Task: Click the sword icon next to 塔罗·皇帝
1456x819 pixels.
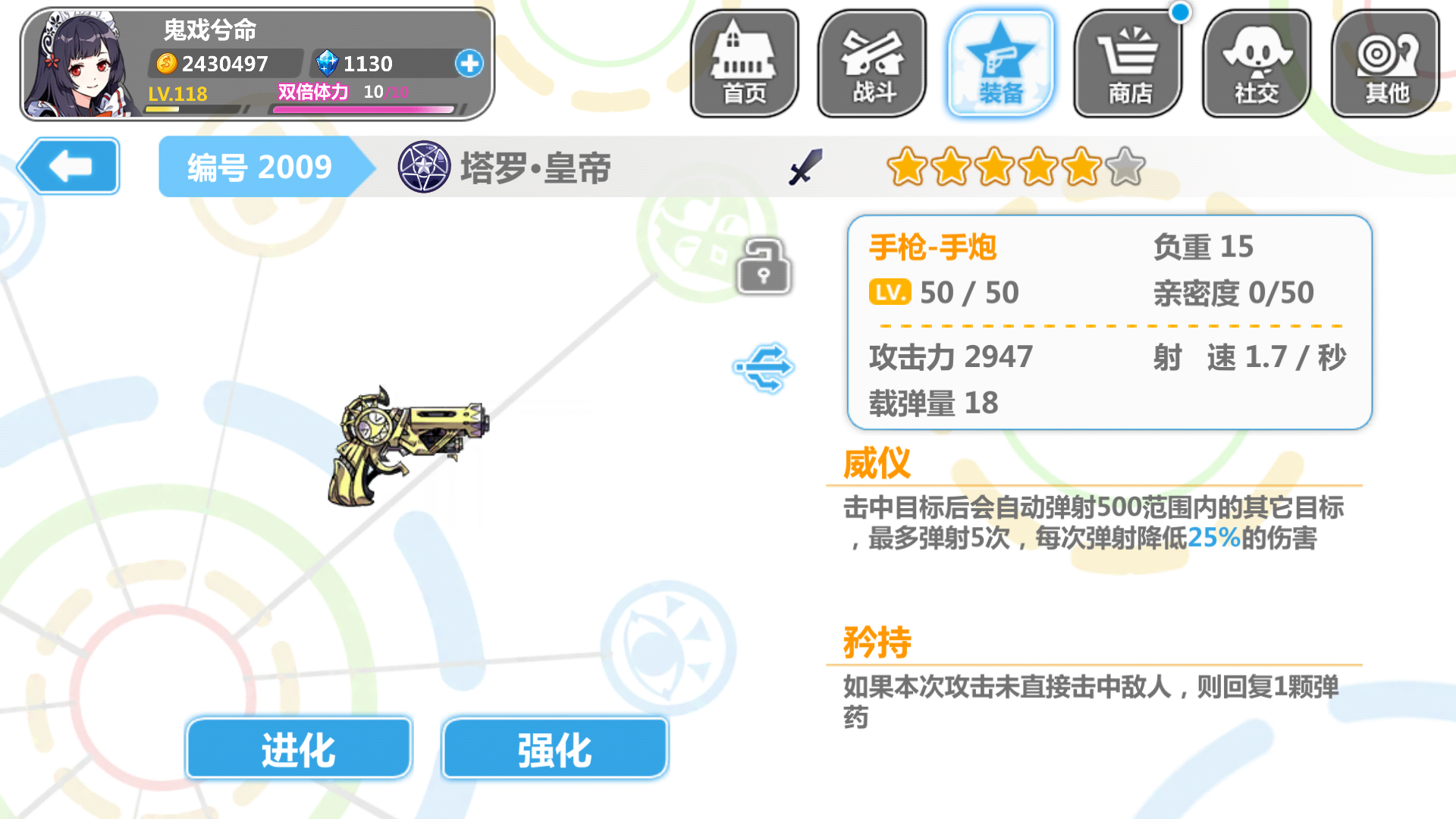Action: click(805, 168)
